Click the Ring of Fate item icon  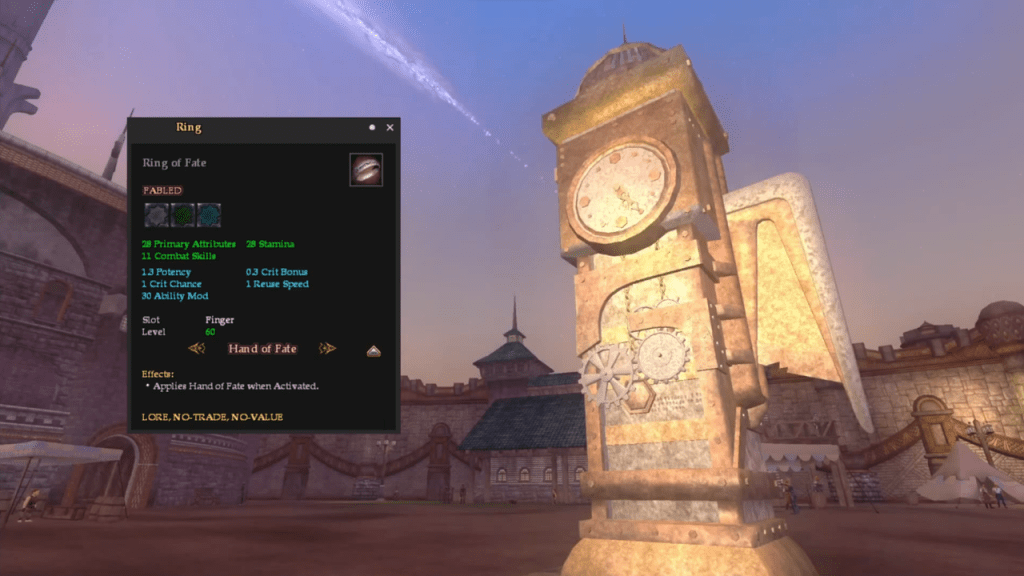click(x=366, y=169)
